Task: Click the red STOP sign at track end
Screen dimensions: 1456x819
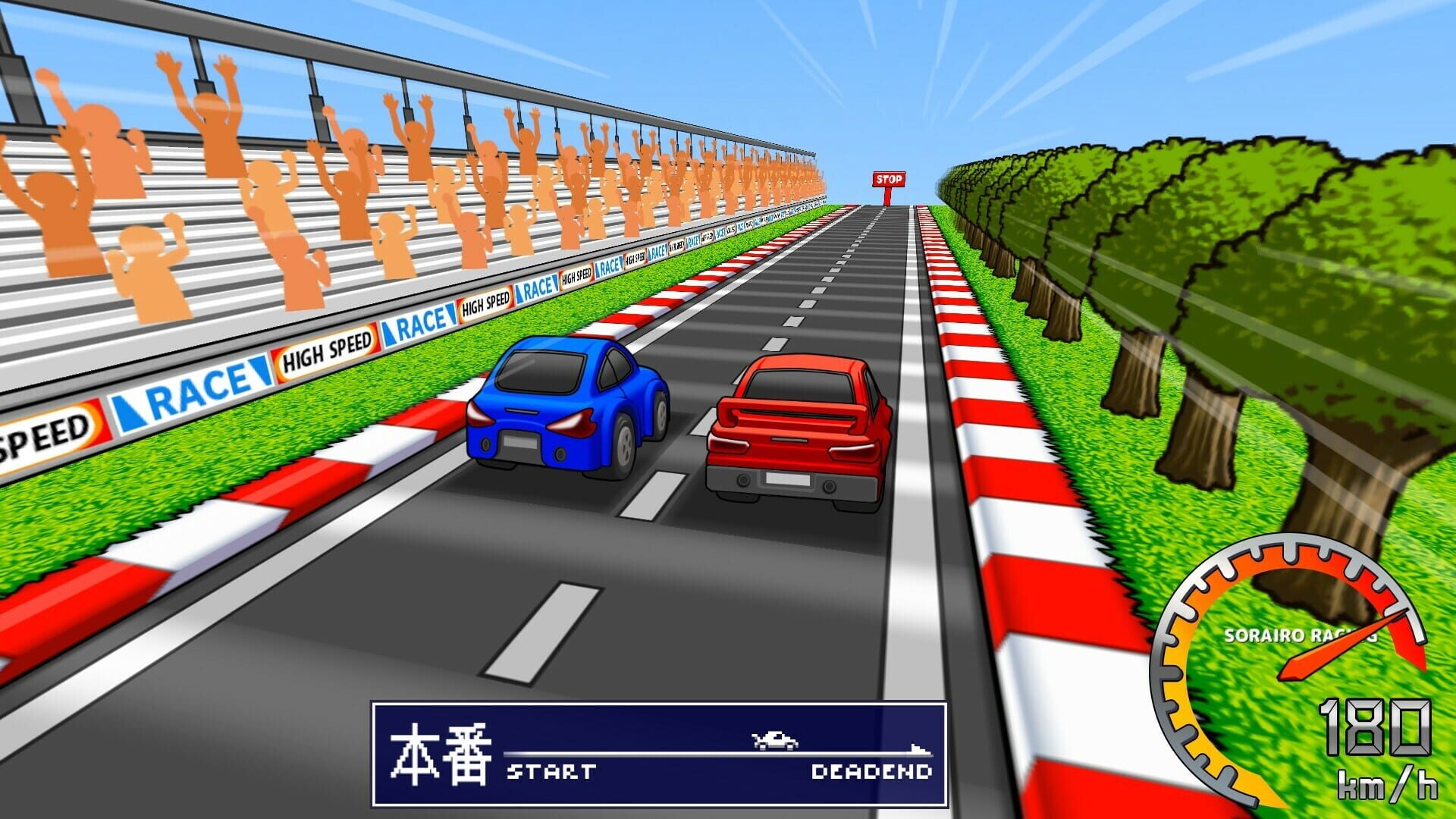Action: (888, 180)
